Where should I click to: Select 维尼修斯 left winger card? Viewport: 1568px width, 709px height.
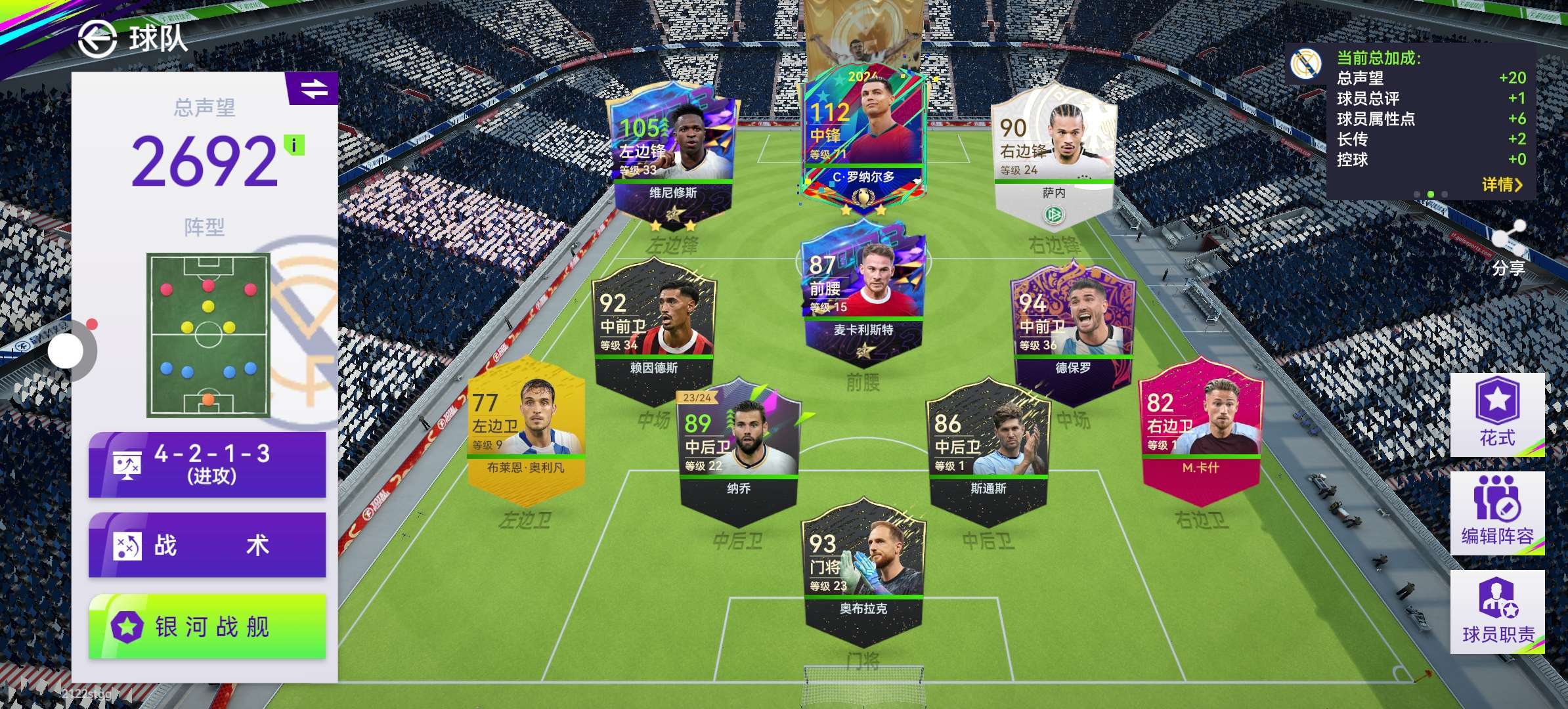(673, 158)
